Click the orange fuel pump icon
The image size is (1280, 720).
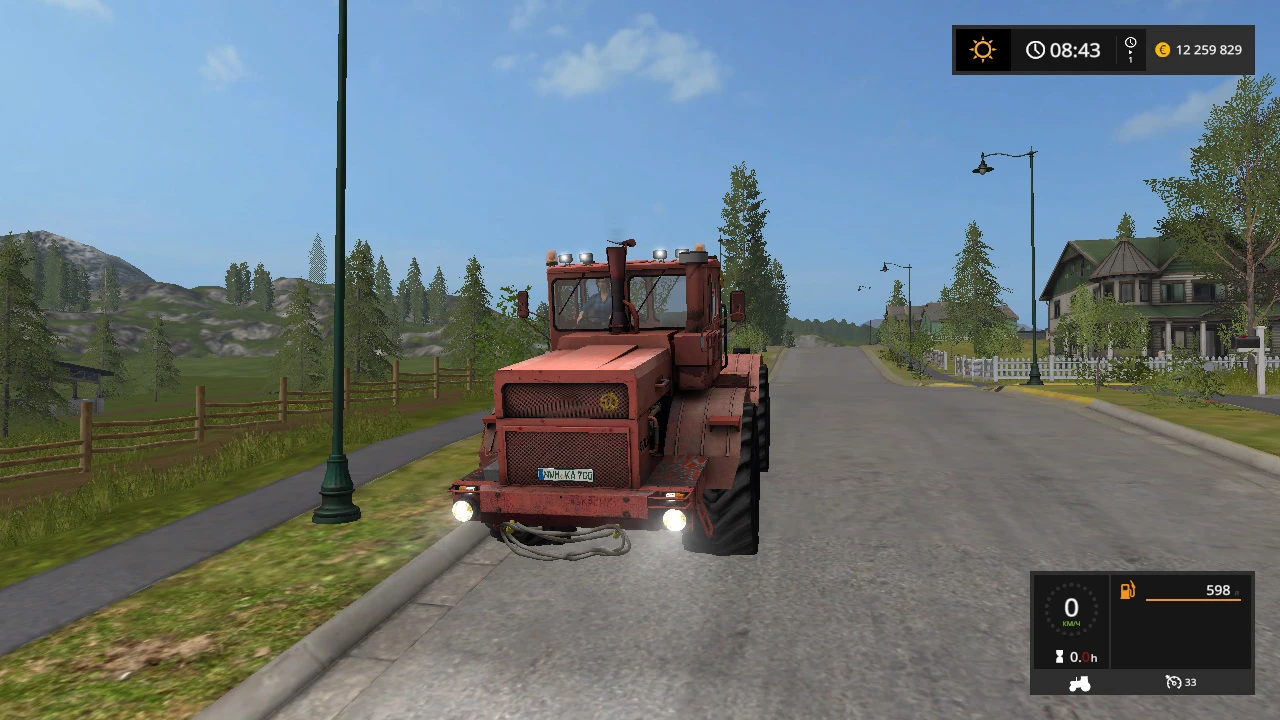[1128, 590]
